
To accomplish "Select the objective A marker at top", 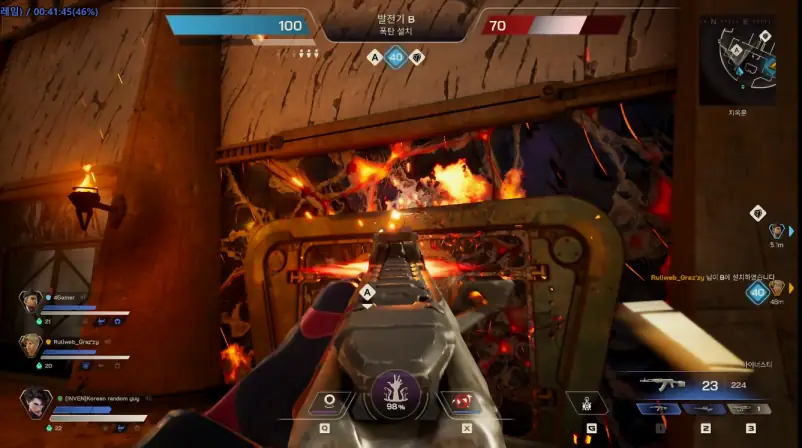I will tap(375, 58).
